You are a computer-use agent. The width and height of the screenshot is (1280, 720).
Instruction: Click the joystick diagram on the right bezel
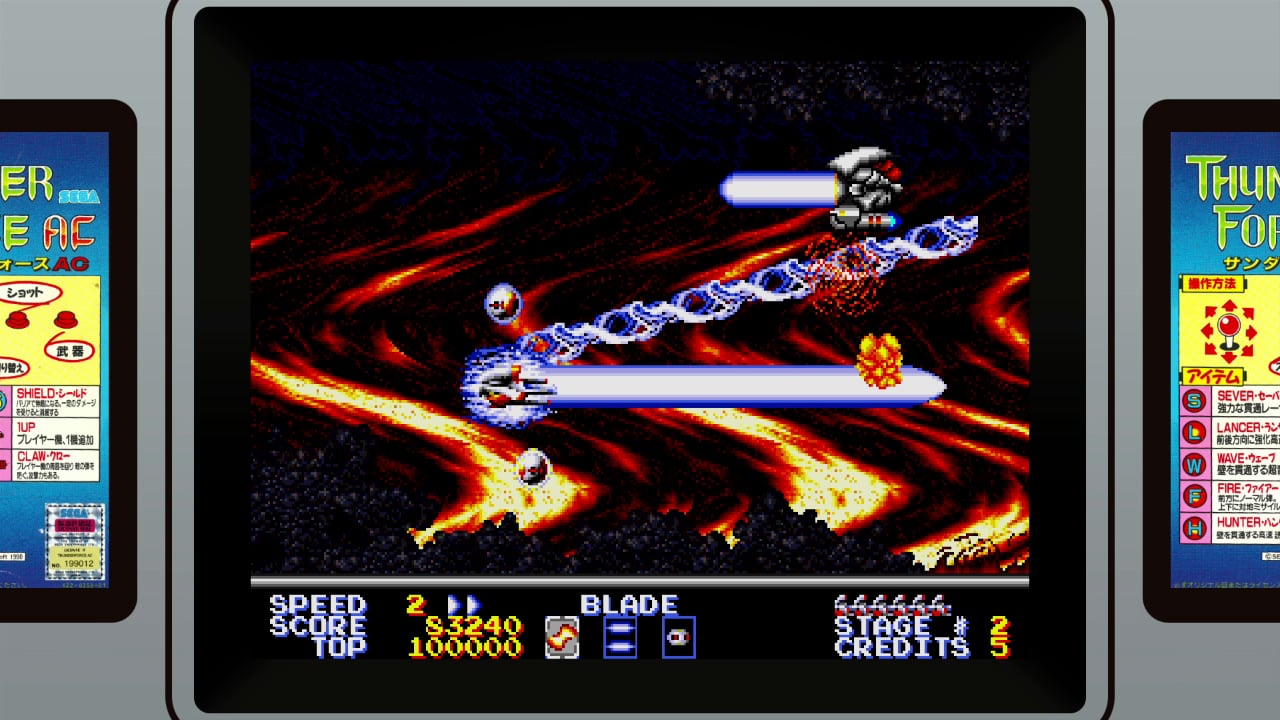point(1231,327)
